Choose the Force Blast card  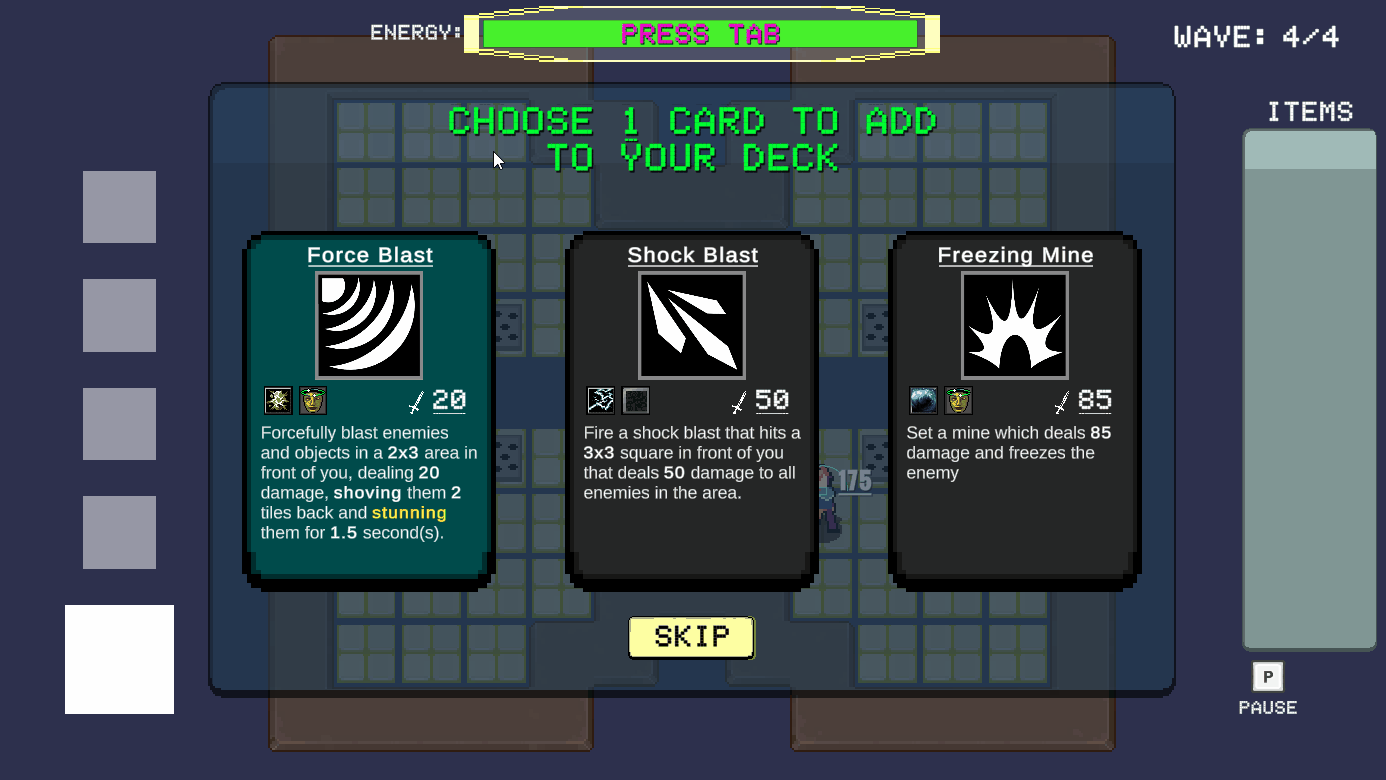tap(369, 410)
